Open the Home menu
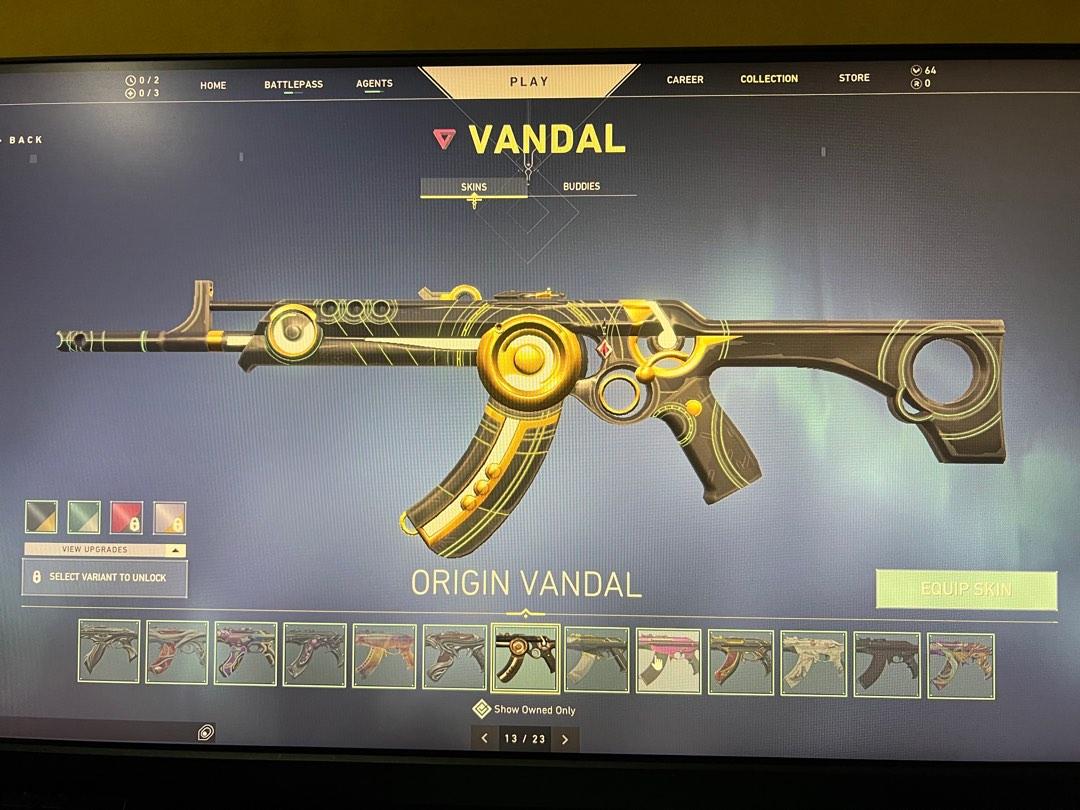This screenshot has width=1080, height=810. tap(213, 85)
